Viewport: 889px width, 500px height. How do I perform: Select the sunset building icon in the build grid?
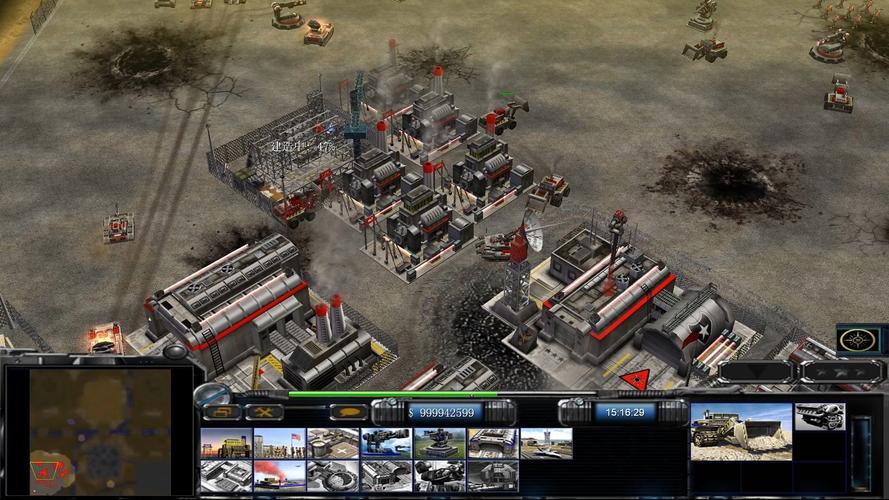[x=226, y=443]
